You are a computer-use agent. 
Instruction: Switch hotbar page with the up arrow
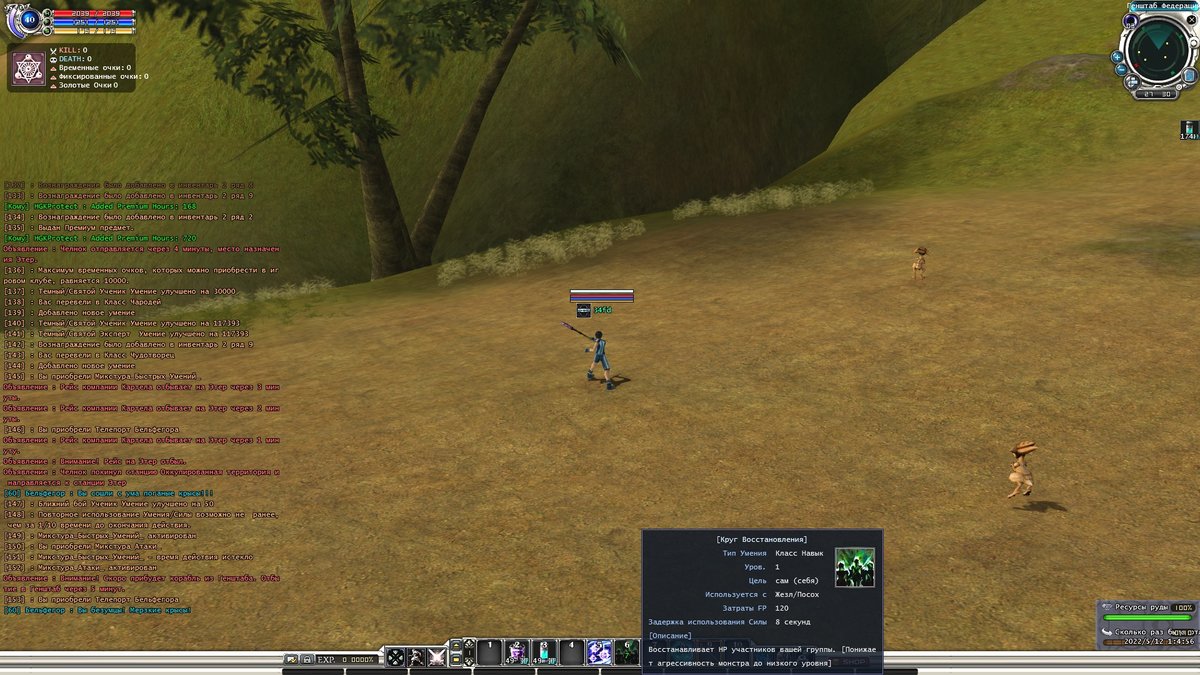point(455,645)
